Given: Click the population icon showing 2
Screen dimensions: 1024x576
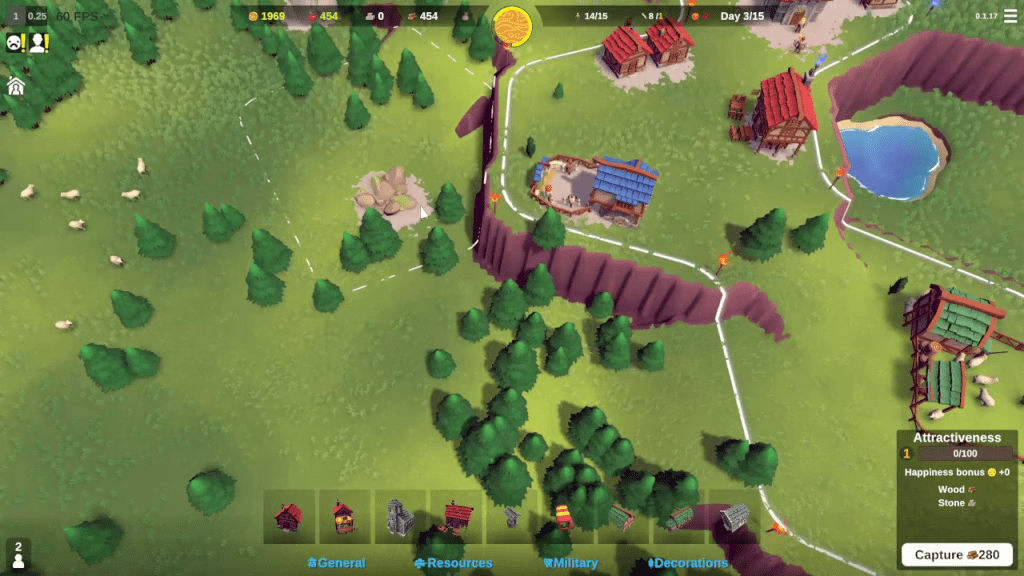Looking at the screenshot, I should [17, 554].
